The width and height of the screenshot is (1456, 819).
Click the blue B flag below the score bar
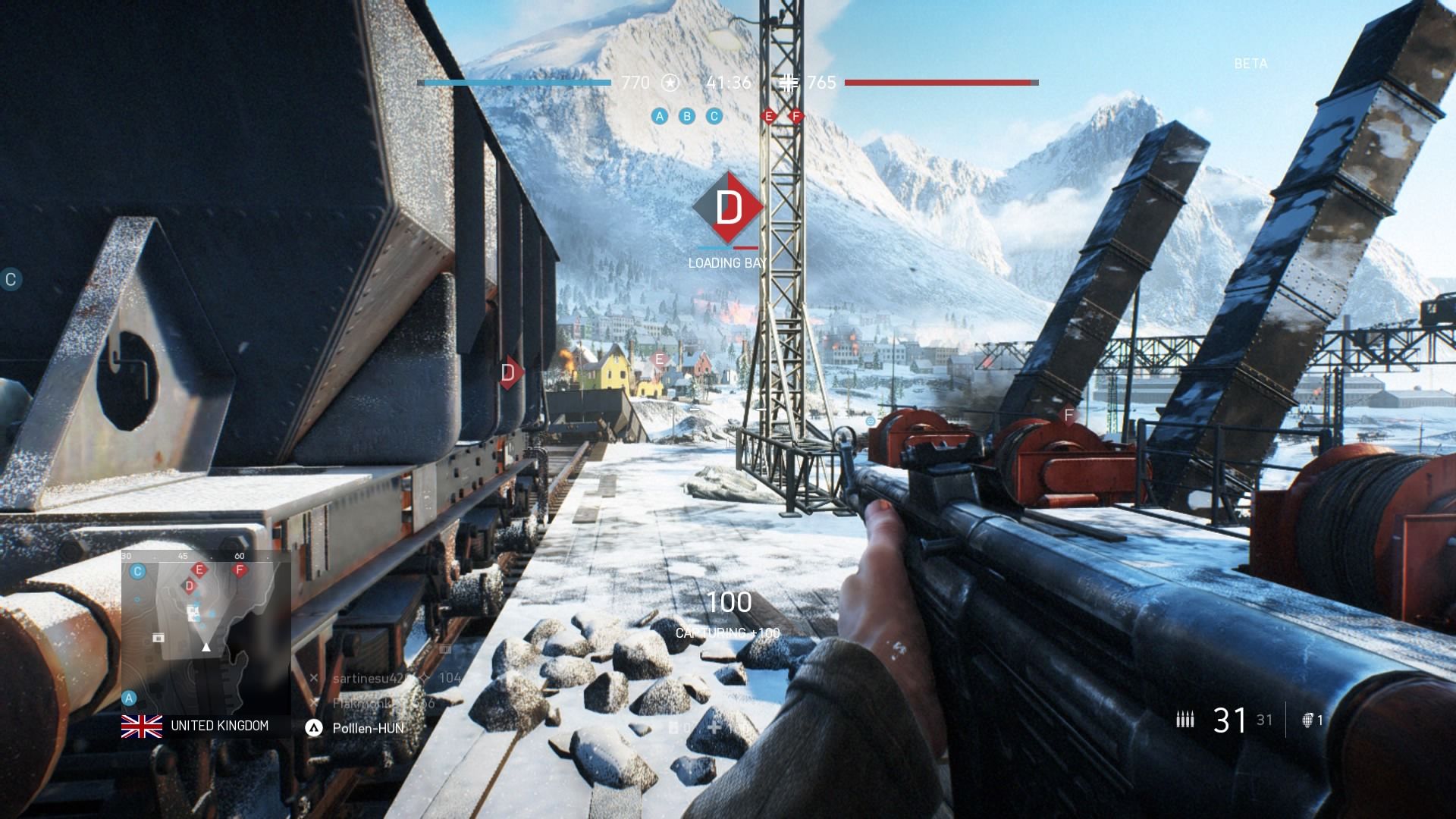point(687,116)
